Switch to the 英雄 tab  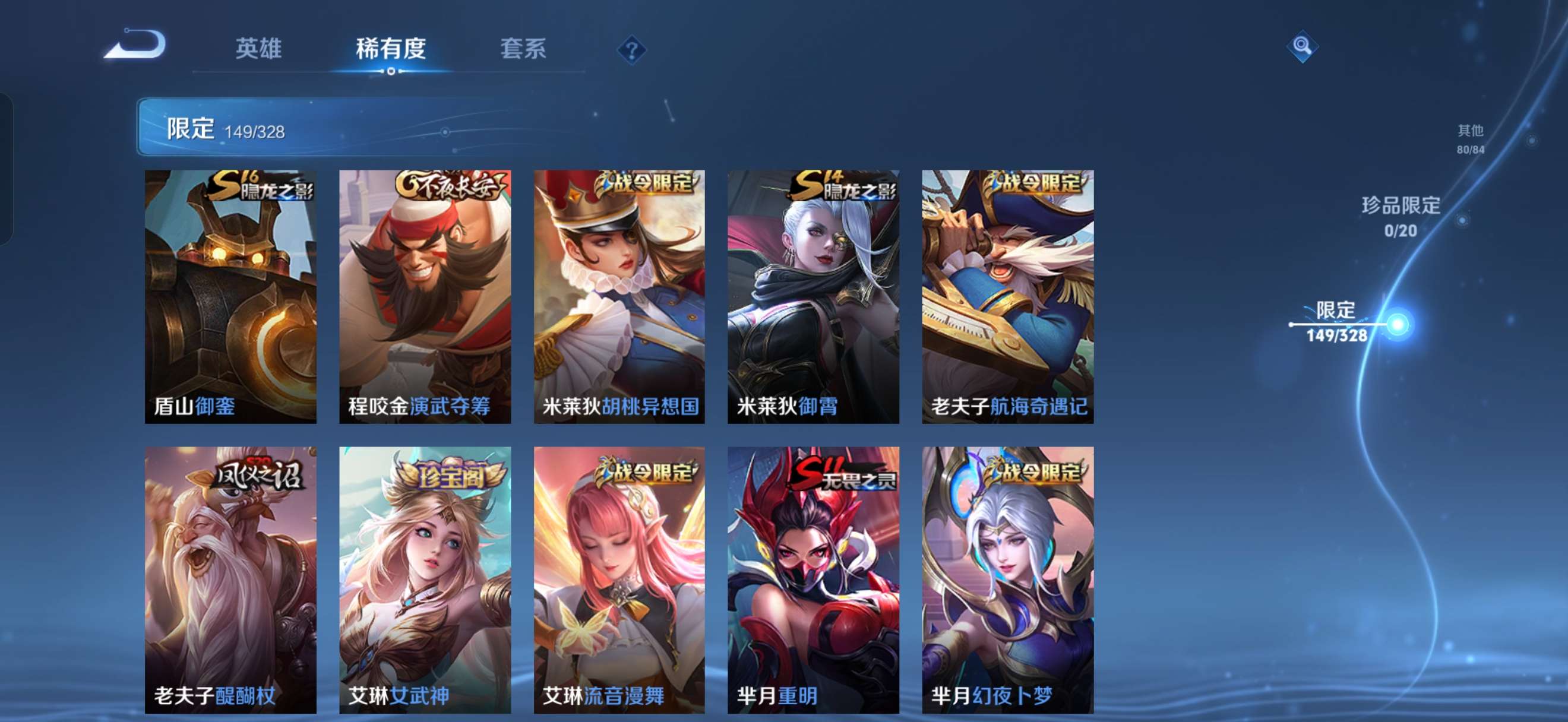(x=258, y=48)
